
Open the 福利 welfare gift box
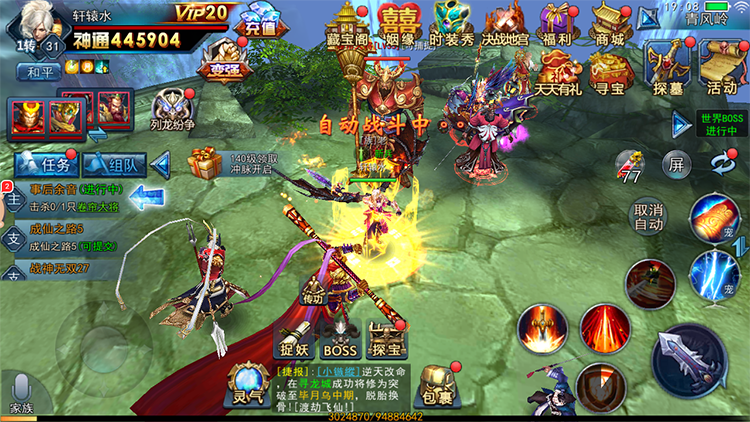pyautogui.click(x=557, y=24)
